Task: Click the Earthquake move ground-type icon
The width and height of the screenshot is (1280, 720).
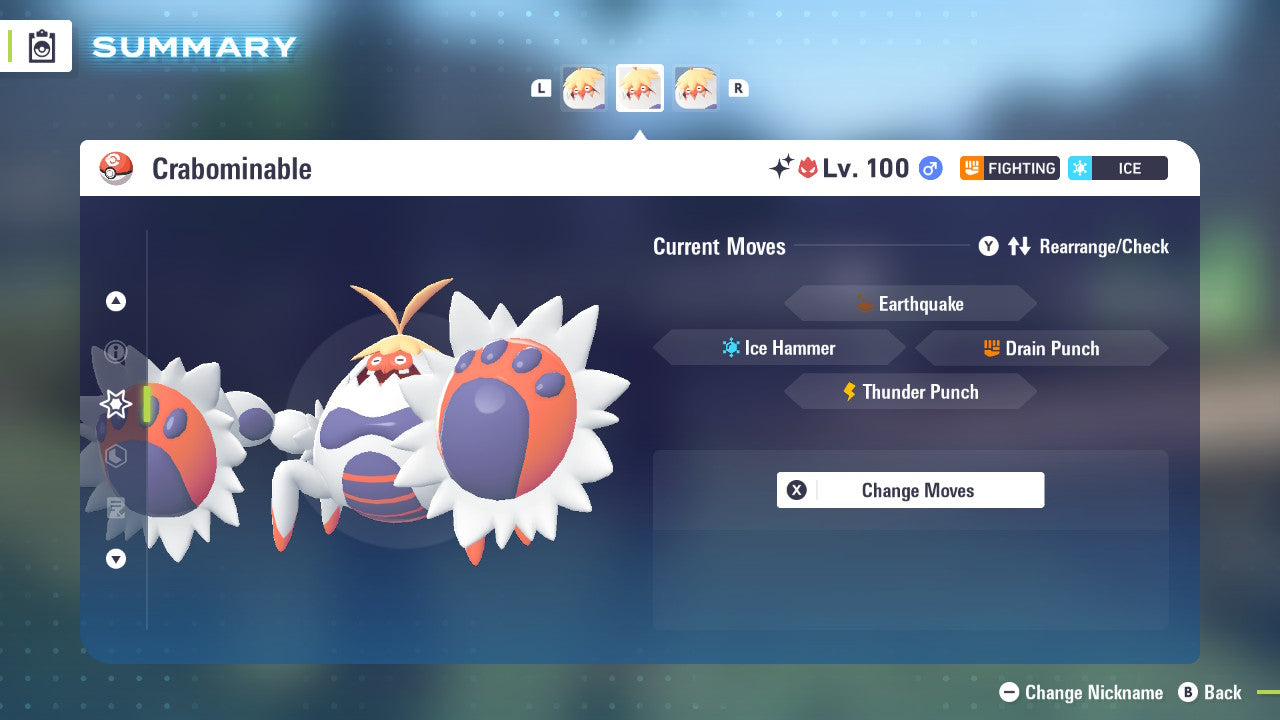Action: [x=865, y=303]
